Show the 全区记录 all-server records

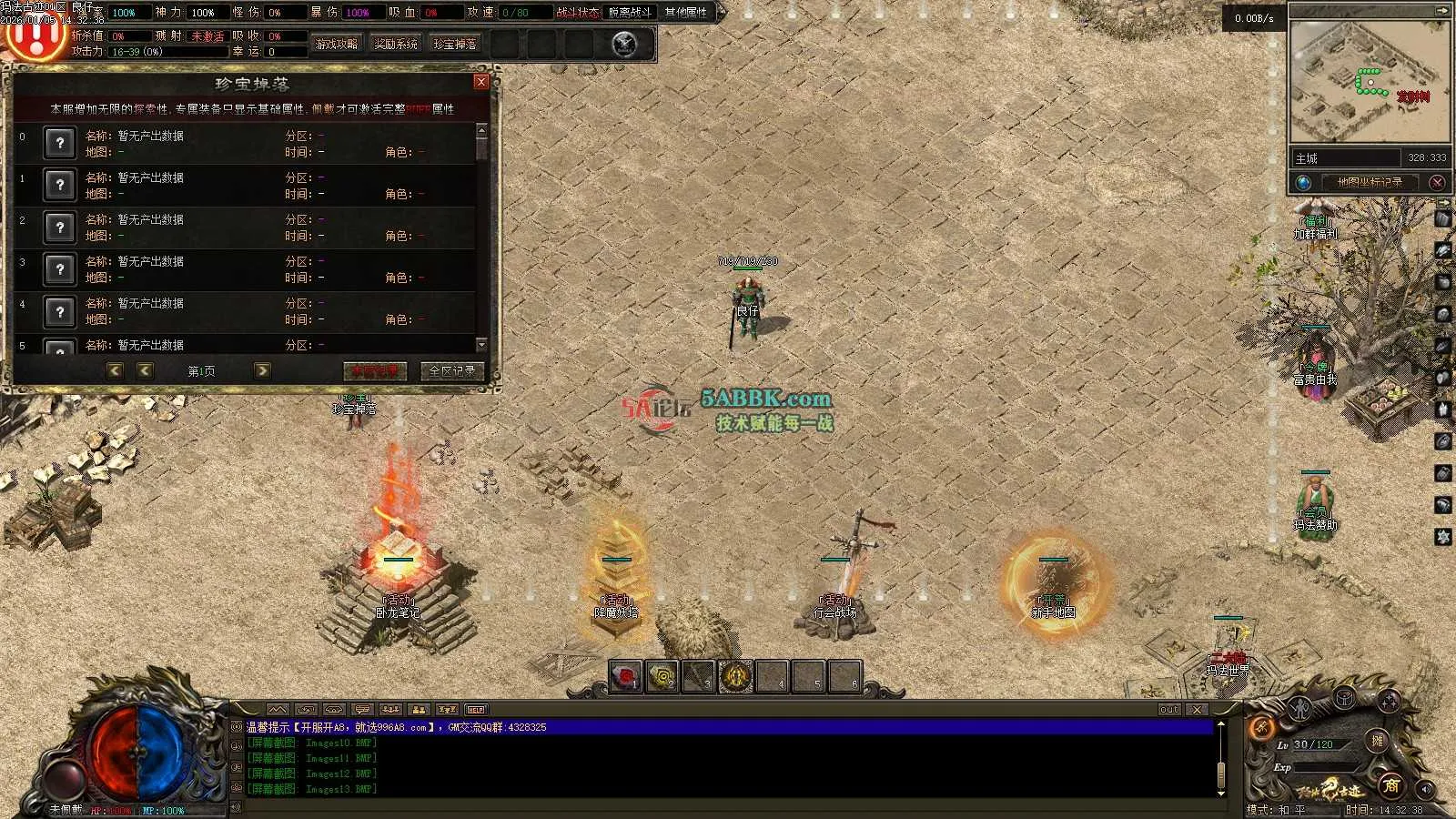coord(452,370)
